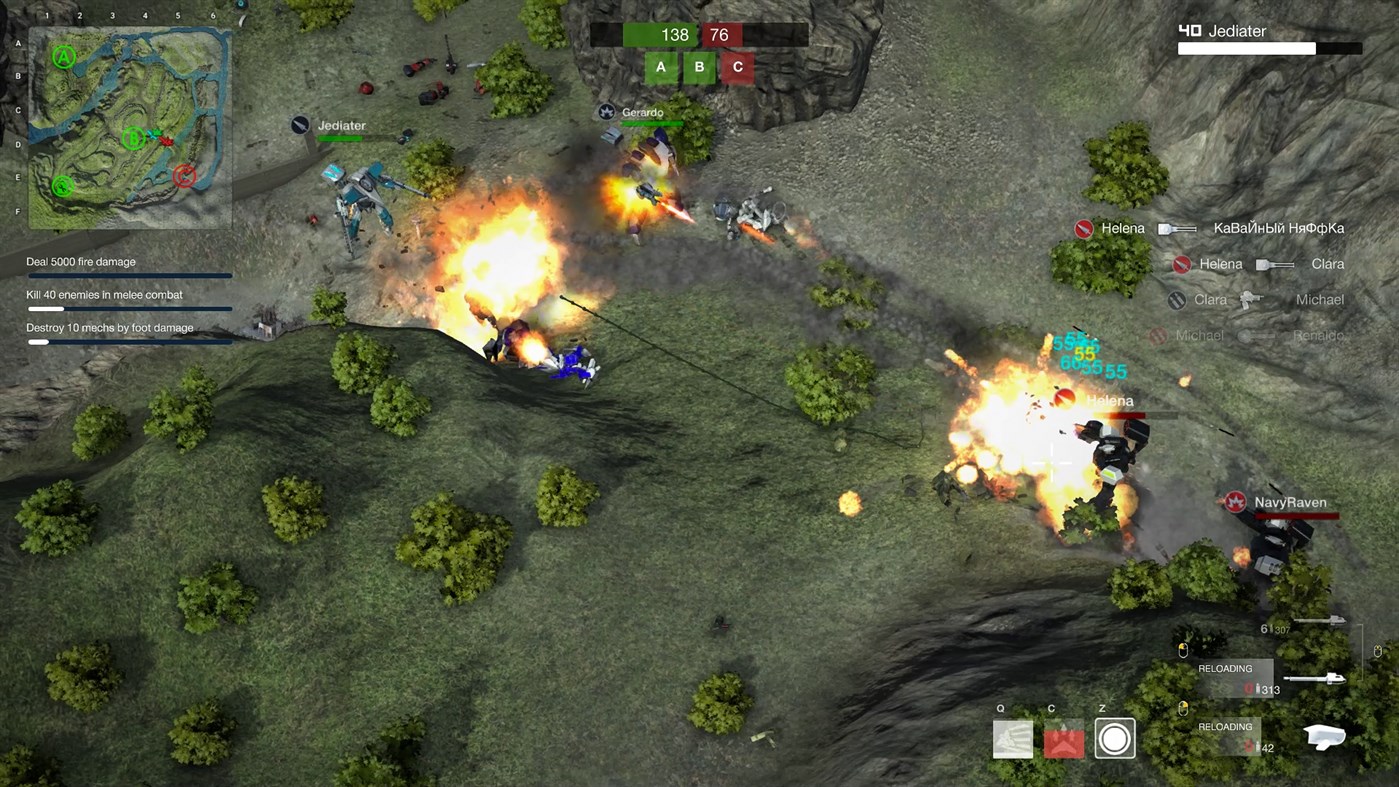Click the weapon icon between Clara and Michael
The width and height of the screenshot is (1399, 787).
tap(1248, 299)
